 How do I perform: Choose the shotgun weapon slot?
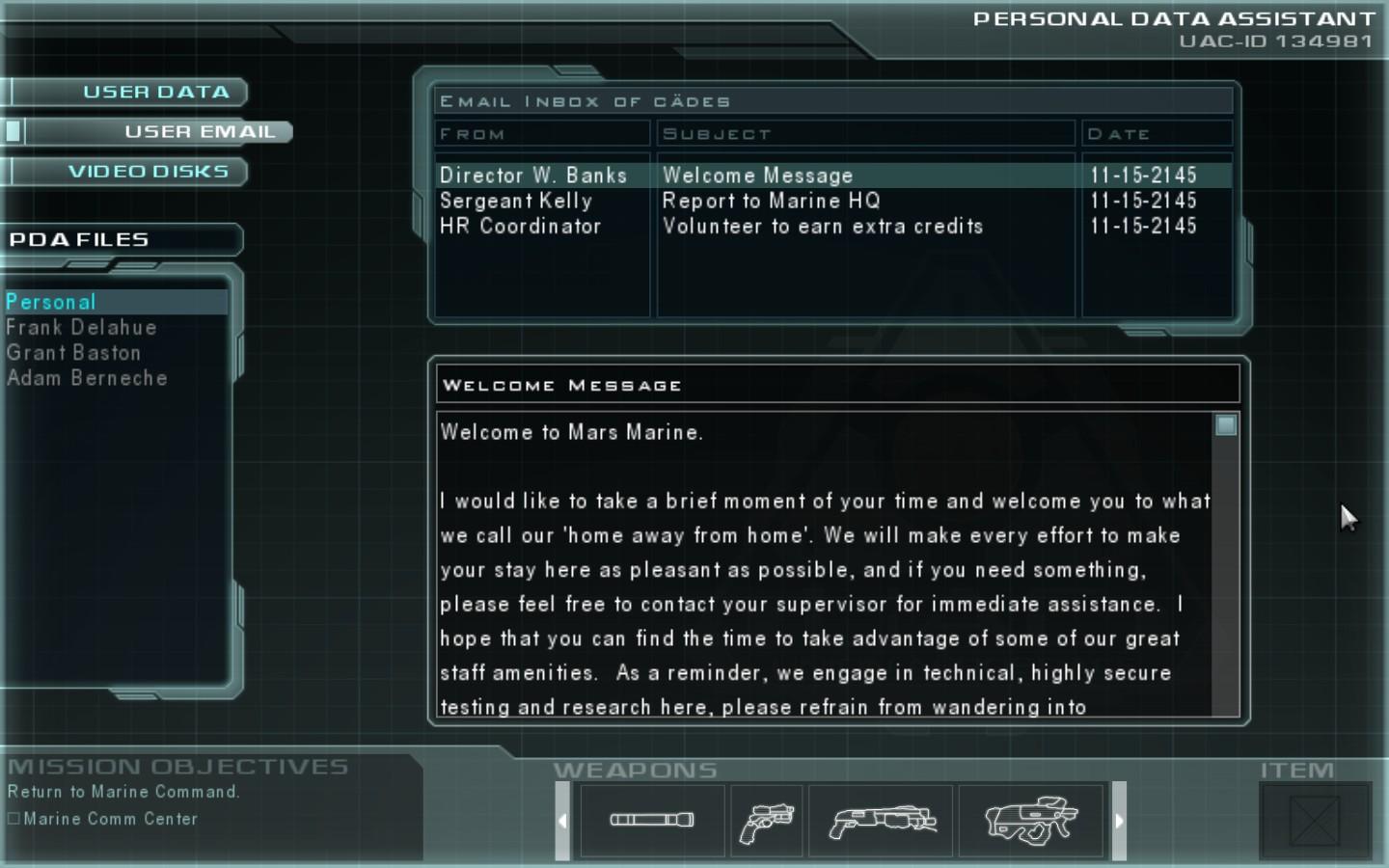click(881, 822)
